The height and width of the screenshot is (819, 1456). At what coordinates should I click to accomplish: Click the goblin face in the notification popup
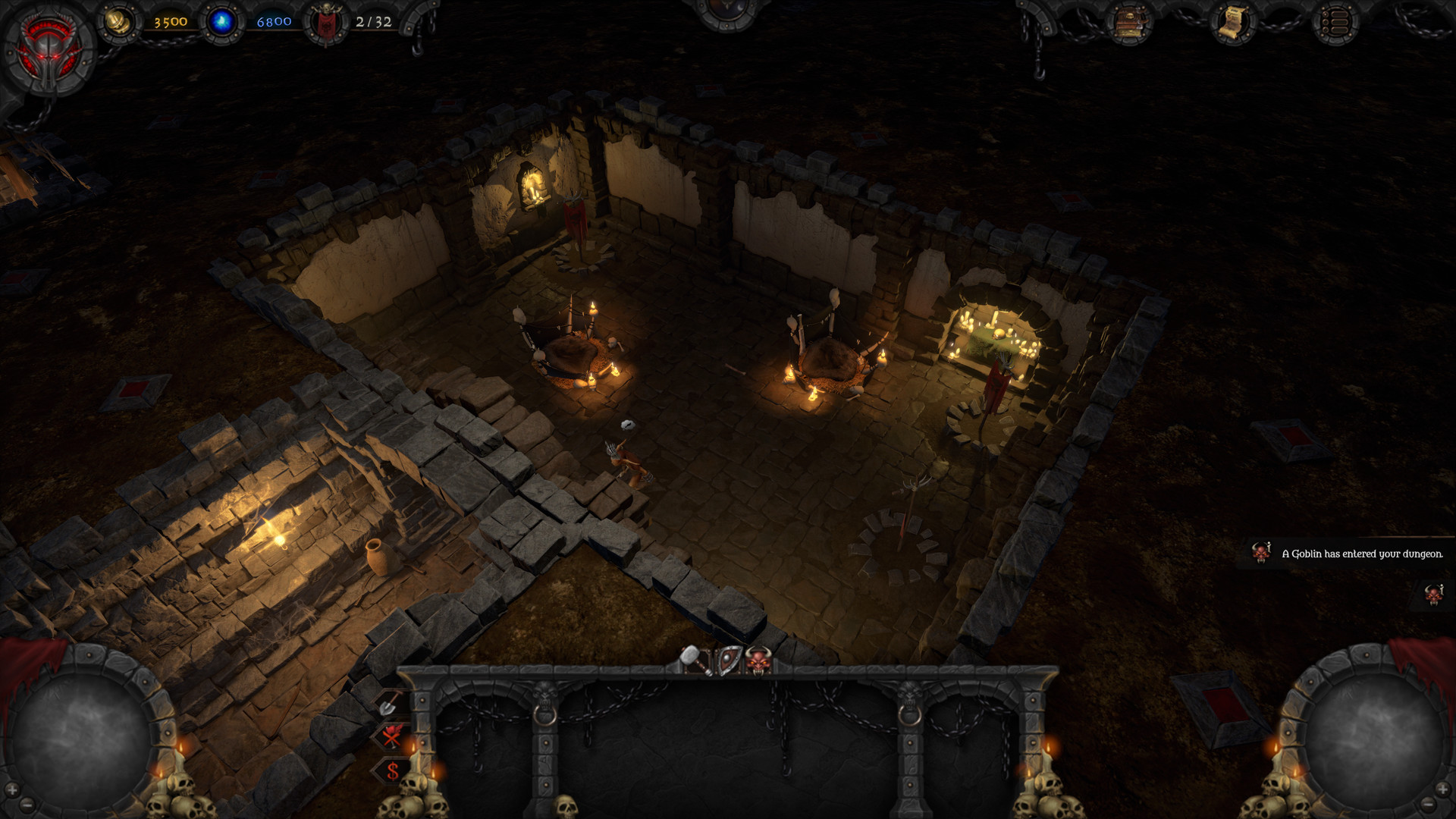click(1261, 553)
